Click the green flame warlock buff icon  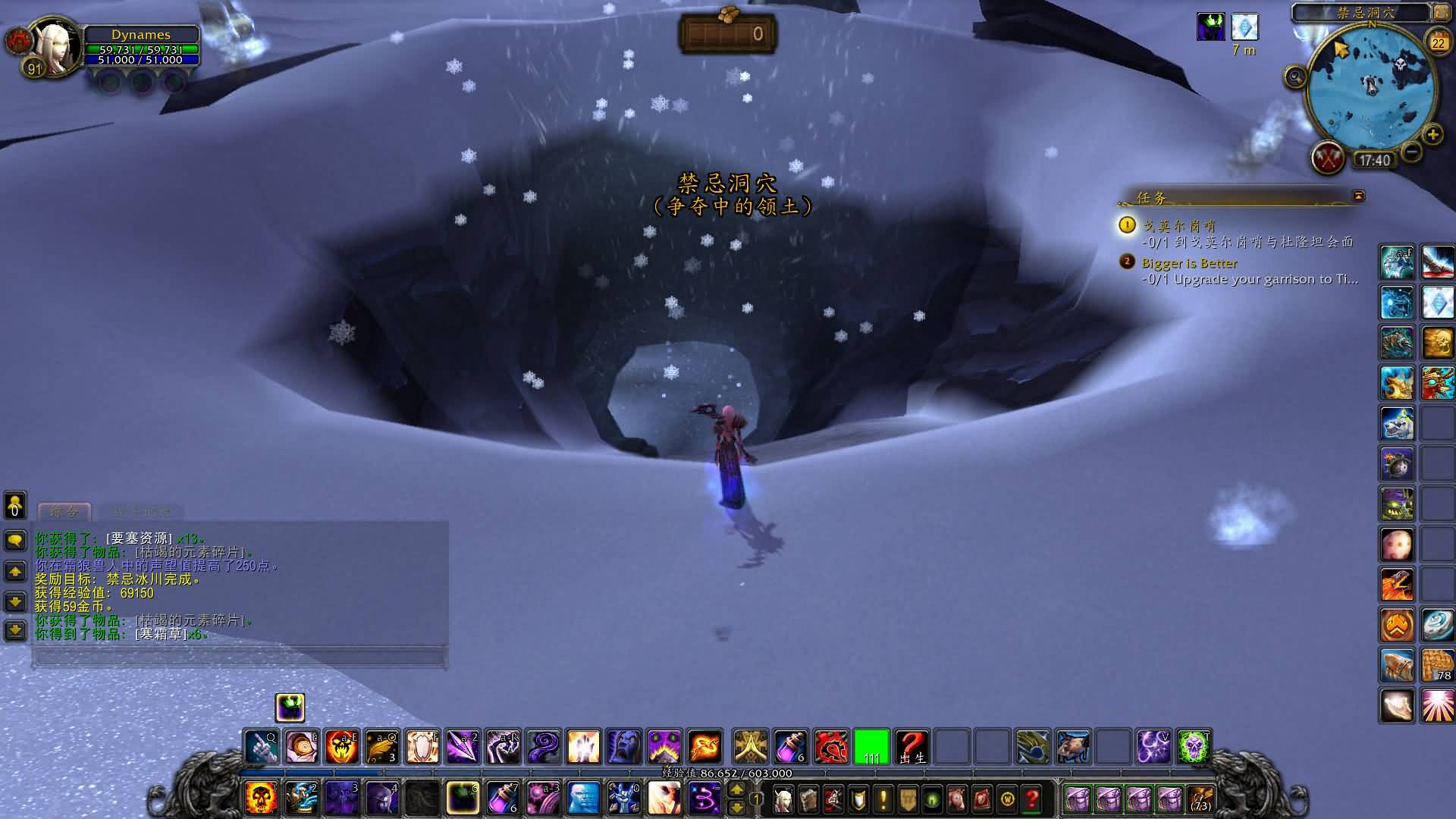[1210, 27]
